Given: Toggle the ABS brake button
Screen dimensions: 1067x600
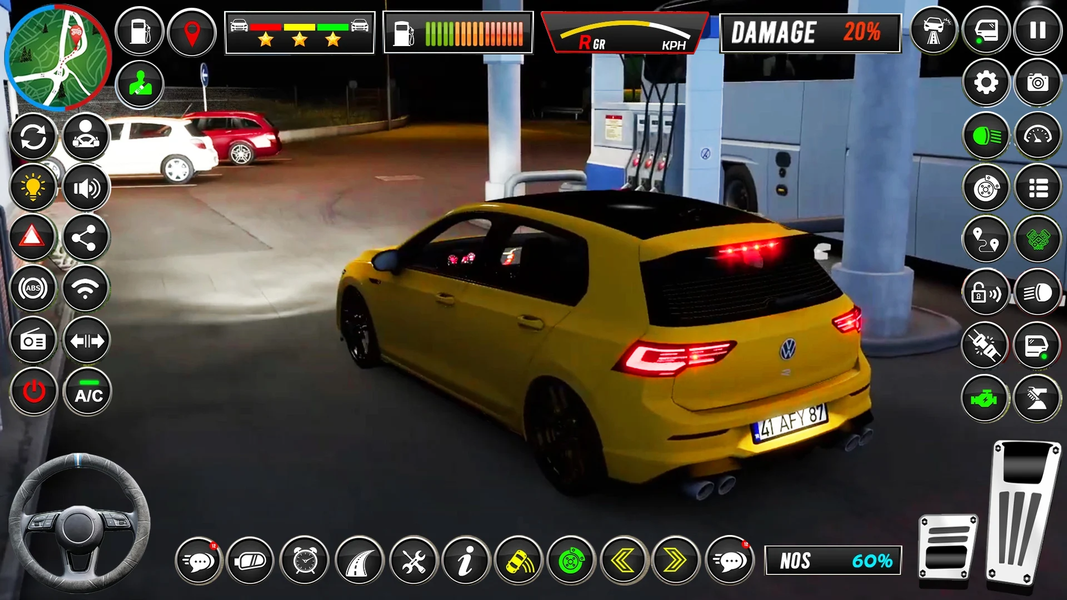Looking at the screenshot, I should click(33, 290).
